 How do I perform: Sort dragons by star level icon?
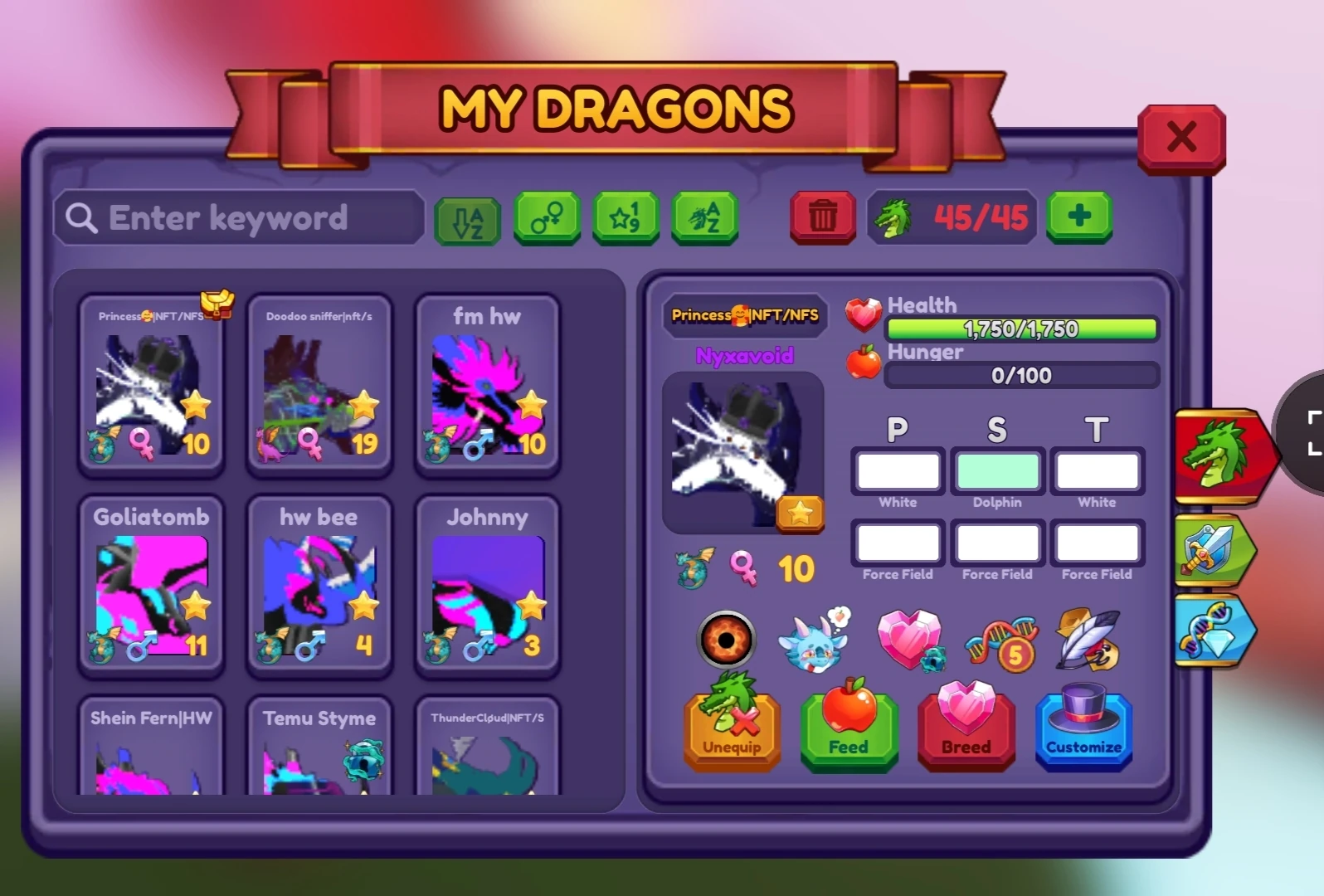click(x=625, y=218)
